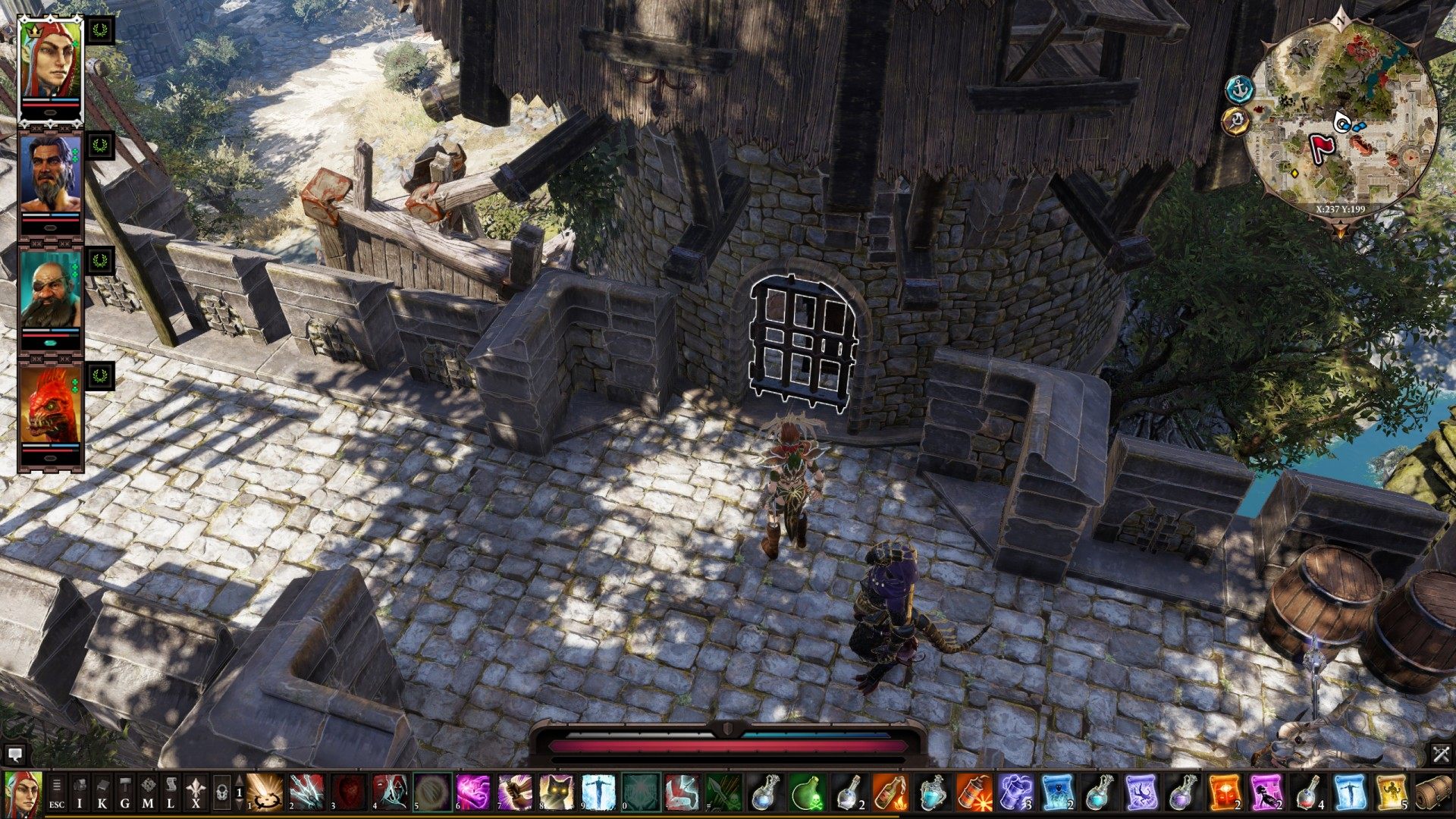Image resolution: width=1456 pixels, height=819 pixels.
Task: Use the orange eye scroll
Action: (x=1223, y=793)
